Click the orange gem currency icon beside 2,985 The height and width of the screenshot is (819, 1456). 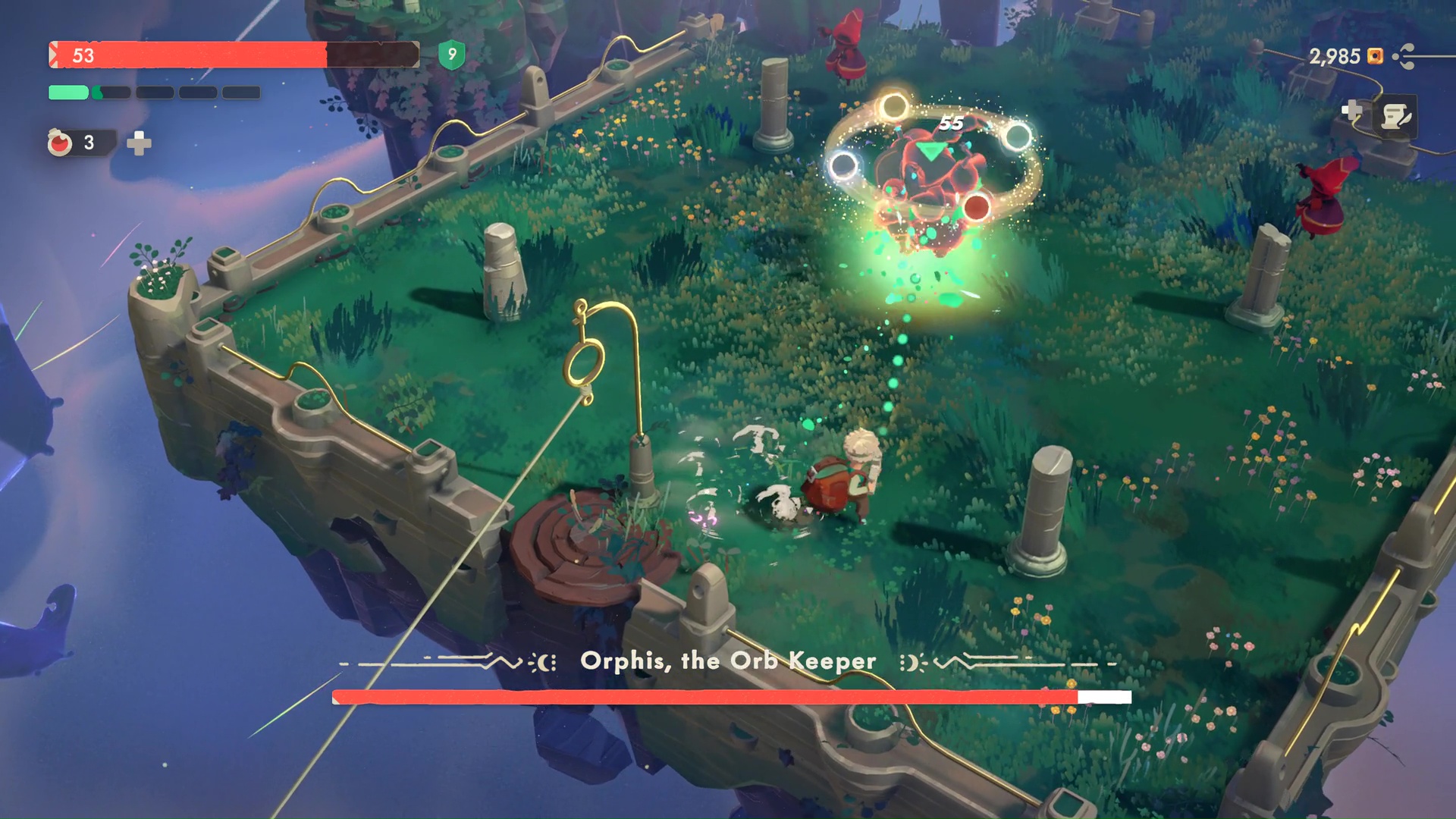click(1375, 55)
